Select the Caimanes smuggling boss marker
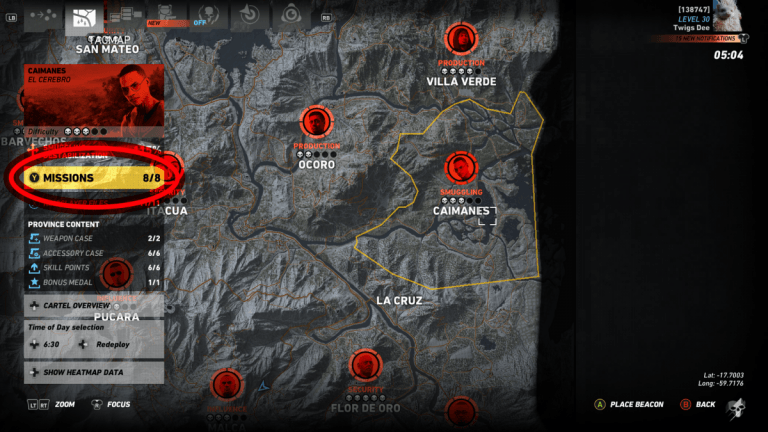The height and width of the screenshot is (432, 768). click(460, 168)
